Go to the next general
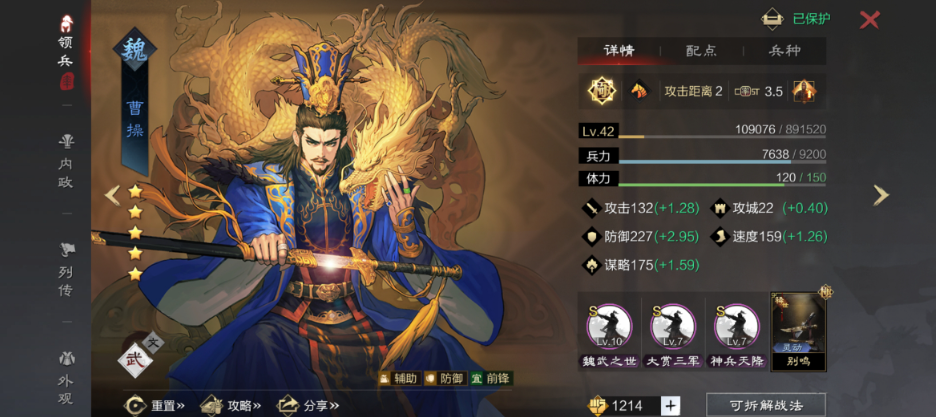936x417 pixels. (x=880, y=195)
